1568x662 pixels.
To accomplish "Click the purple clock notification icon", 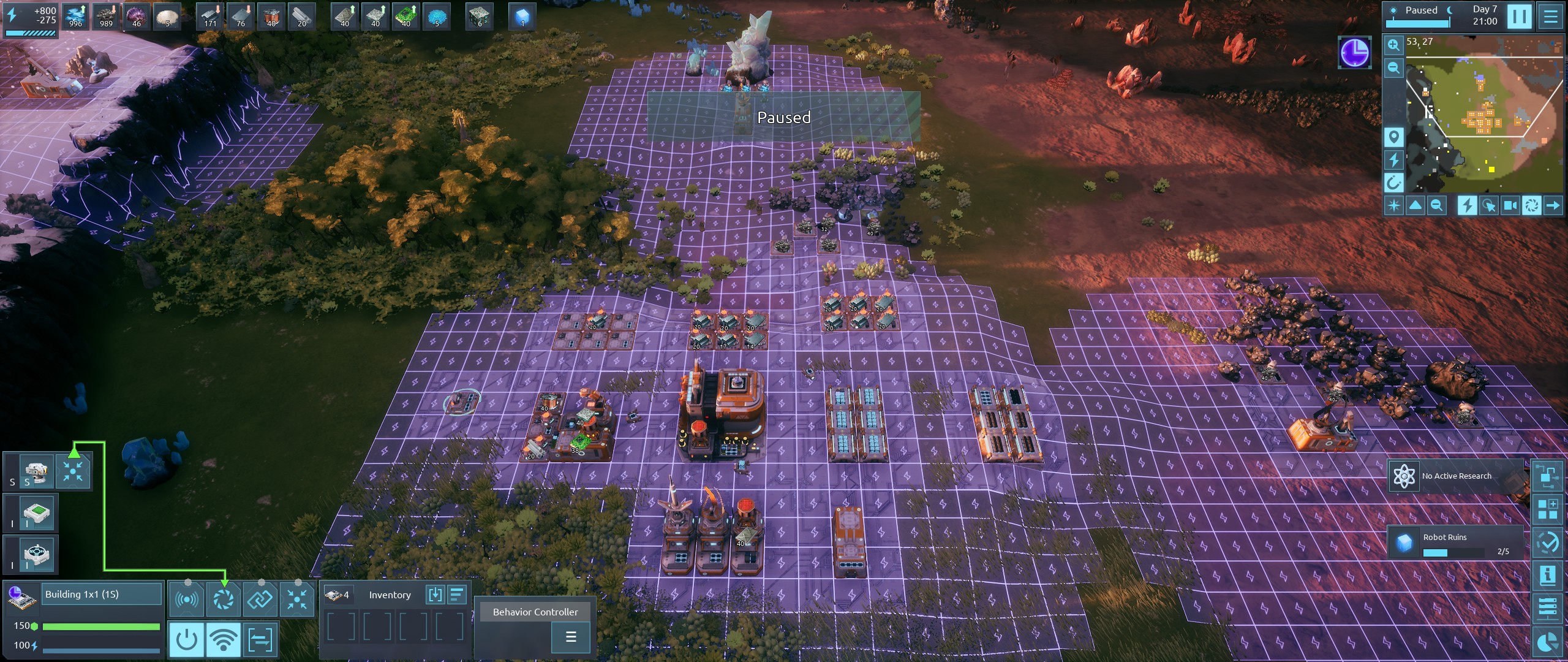I will (1354, 52).
